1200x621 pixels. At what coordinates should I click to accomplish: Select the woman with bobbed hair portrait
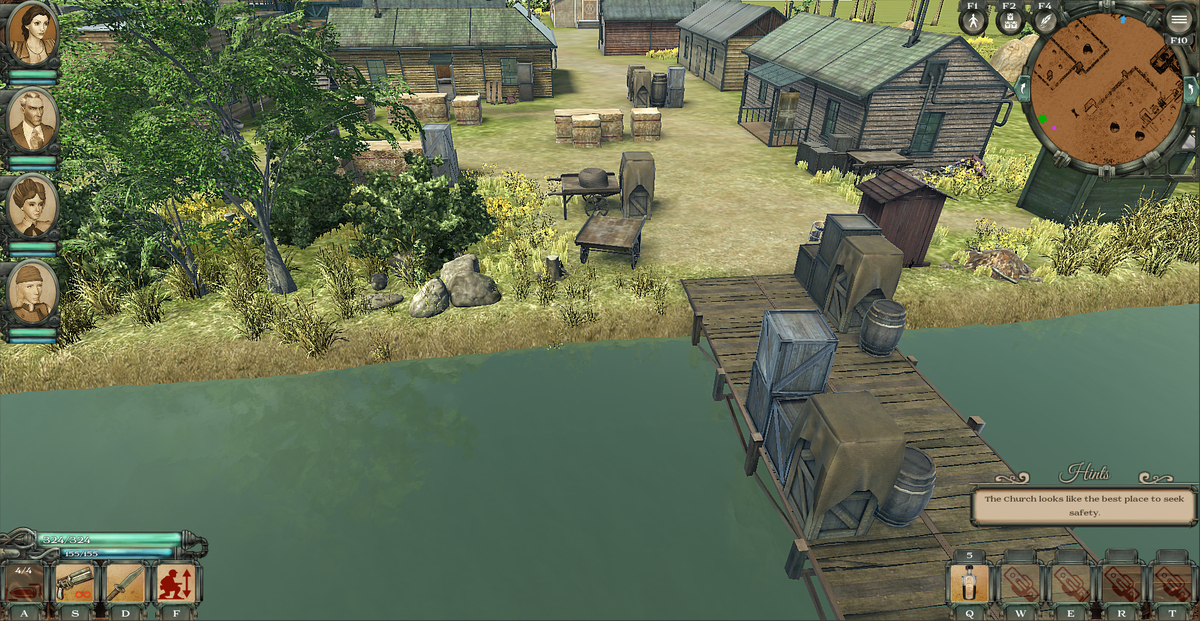tap(32, 205)
